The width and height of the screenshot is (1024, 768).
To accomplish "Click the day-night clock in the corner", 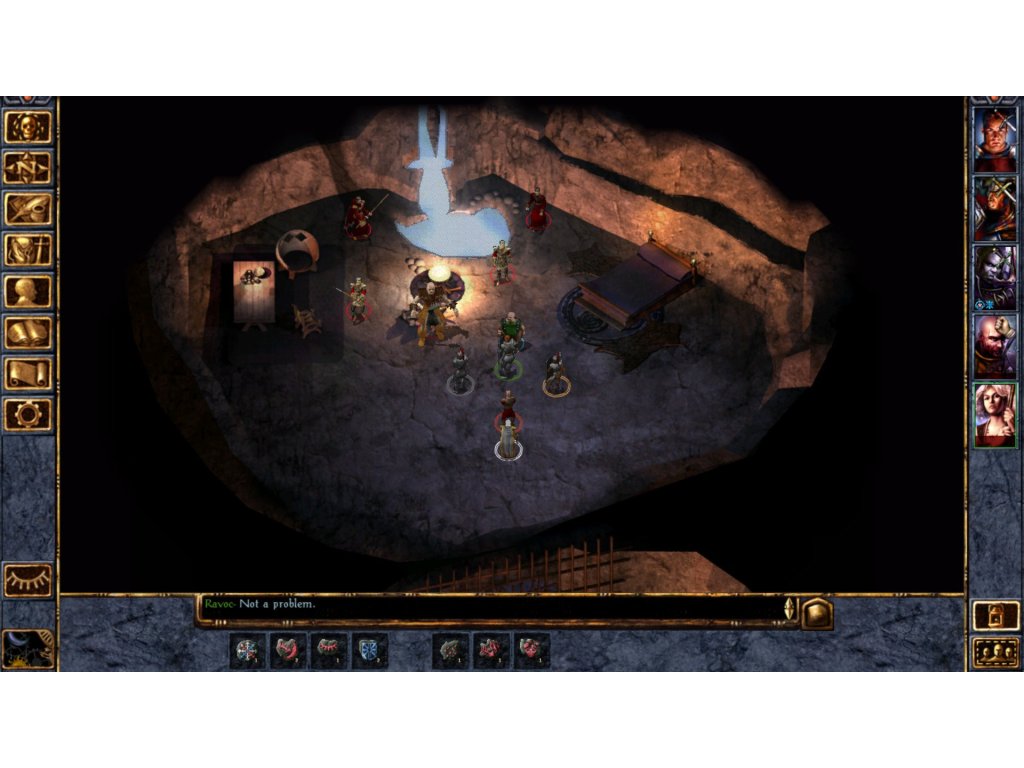I will (x=27, y=648).
